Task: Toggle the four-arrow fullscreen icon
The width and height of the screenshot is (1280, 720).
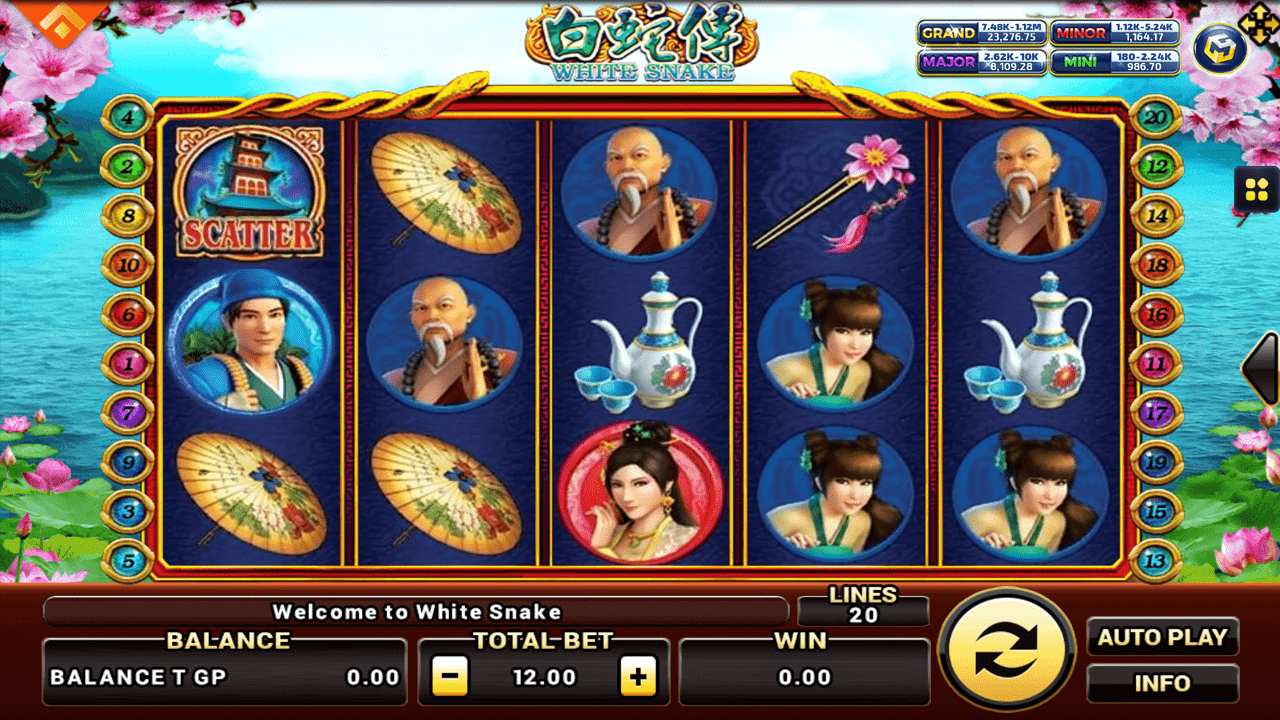Action: [x=1258, y=21]
